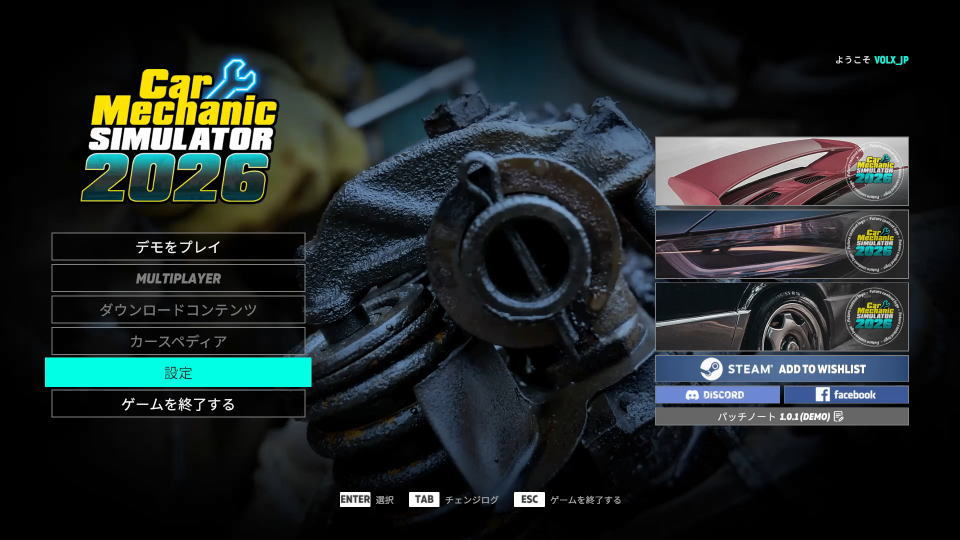Image resolution: width=960 pixels, height=540 pixels.
Task: Show the パッチノート 1.0.1 patch notes
Action: 781,416
